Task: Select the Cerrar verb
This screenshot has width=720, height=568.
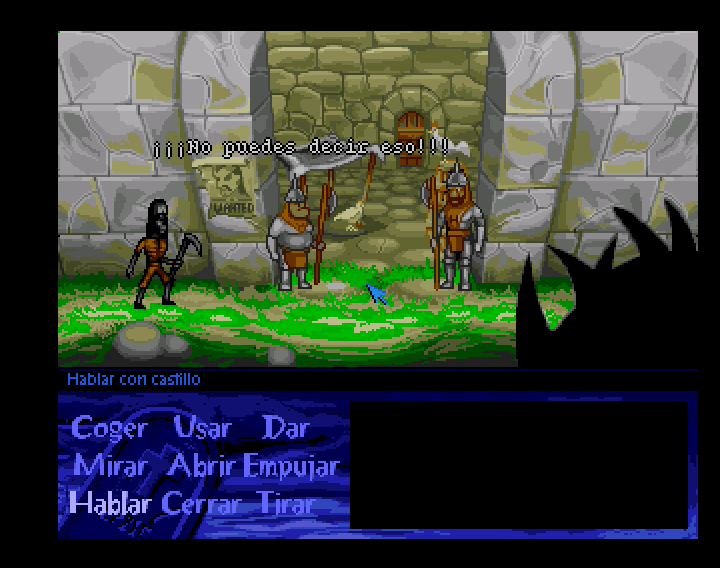Action: pos(202,503)
